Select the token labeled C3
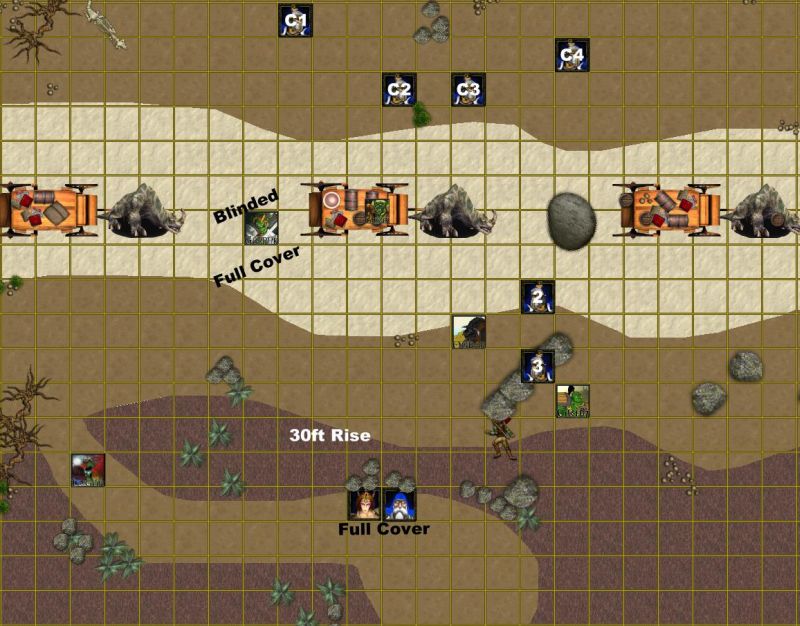 tap(468, 90)
